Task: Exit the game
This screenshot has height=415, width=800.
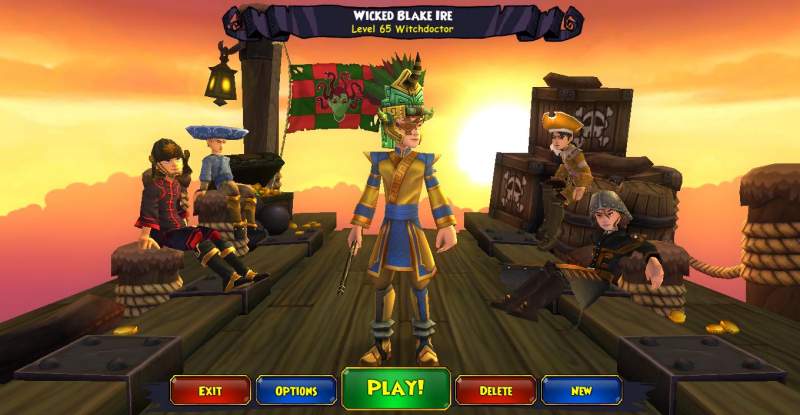Action: (x=209, y=390)
